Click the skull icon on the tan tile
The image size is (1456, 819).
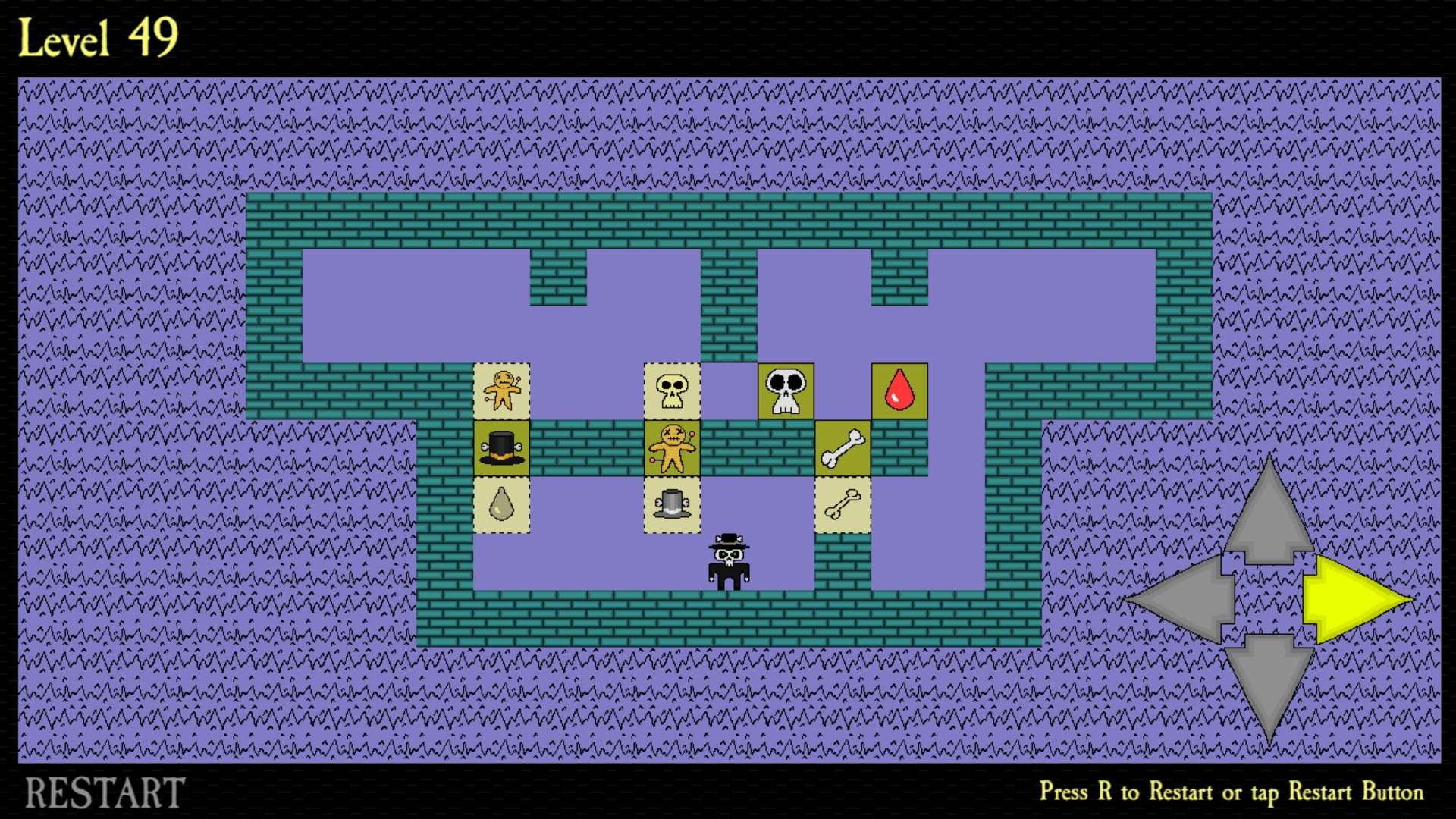[x=672, y=389]
